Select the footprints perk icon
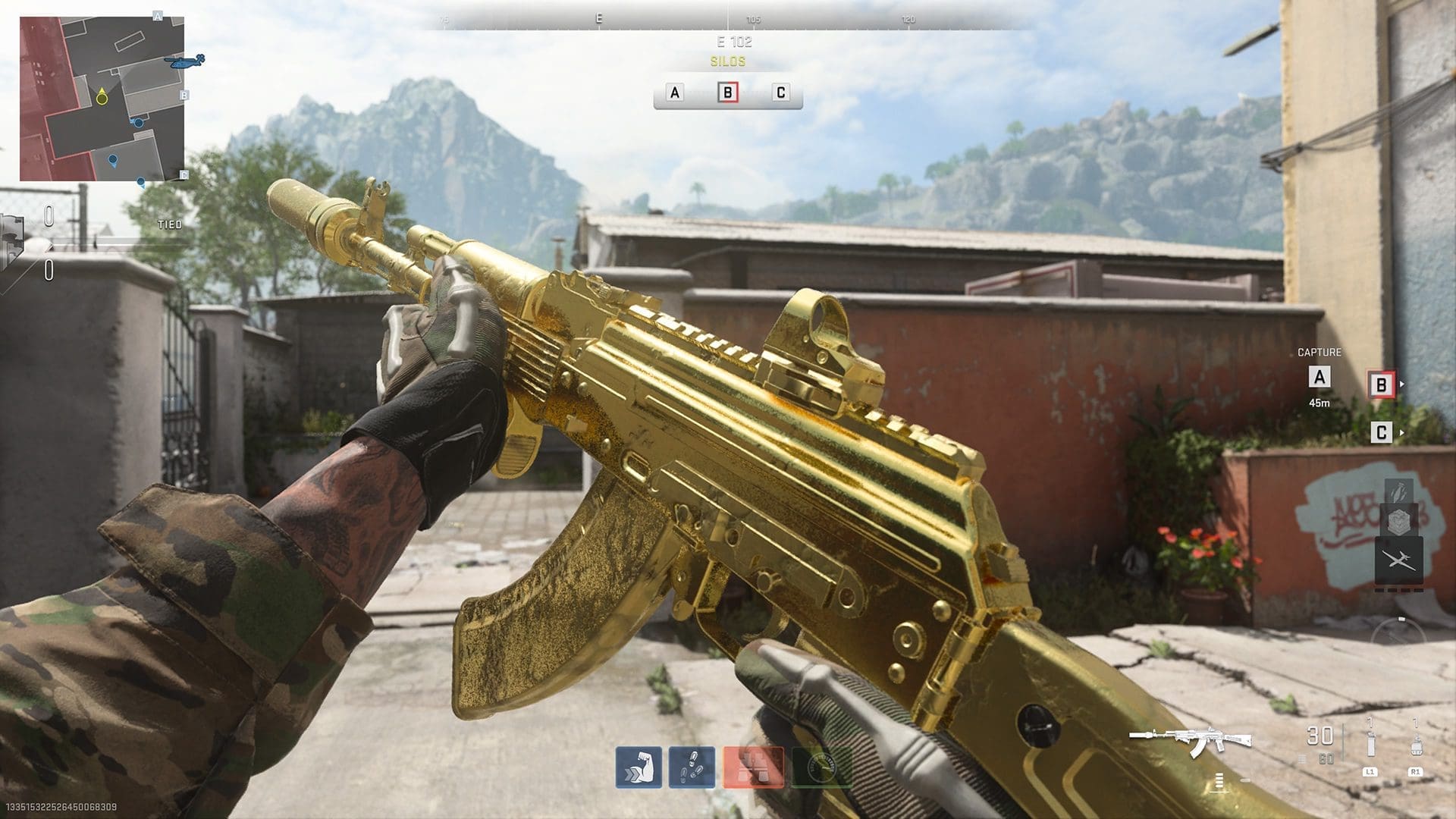Image resolution: width=1456 pixels, height=819 pixels. [x=692, y=767]
